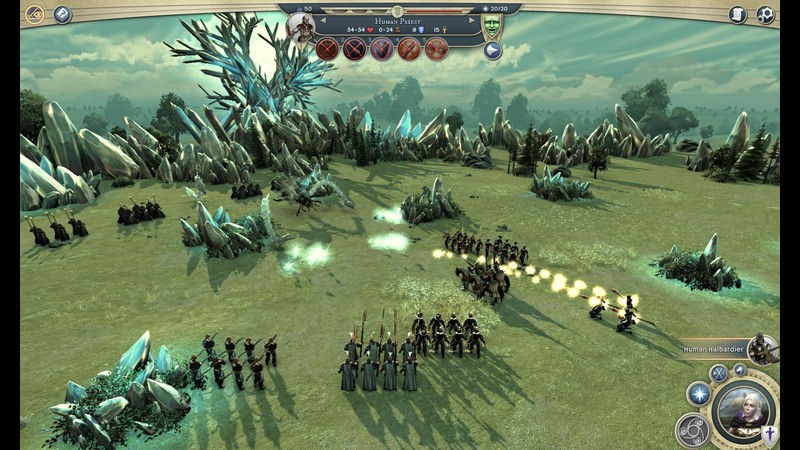Click the blue arrow end-turn button
This screenshot has height=450, width=800.
492,50
